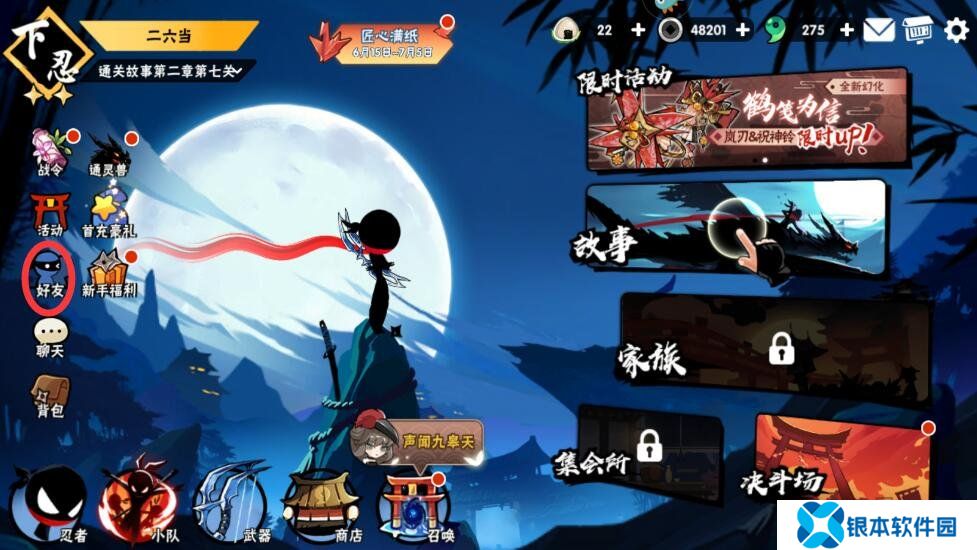
Task: Open the 背包 backpack inventory
Action: 49,395
